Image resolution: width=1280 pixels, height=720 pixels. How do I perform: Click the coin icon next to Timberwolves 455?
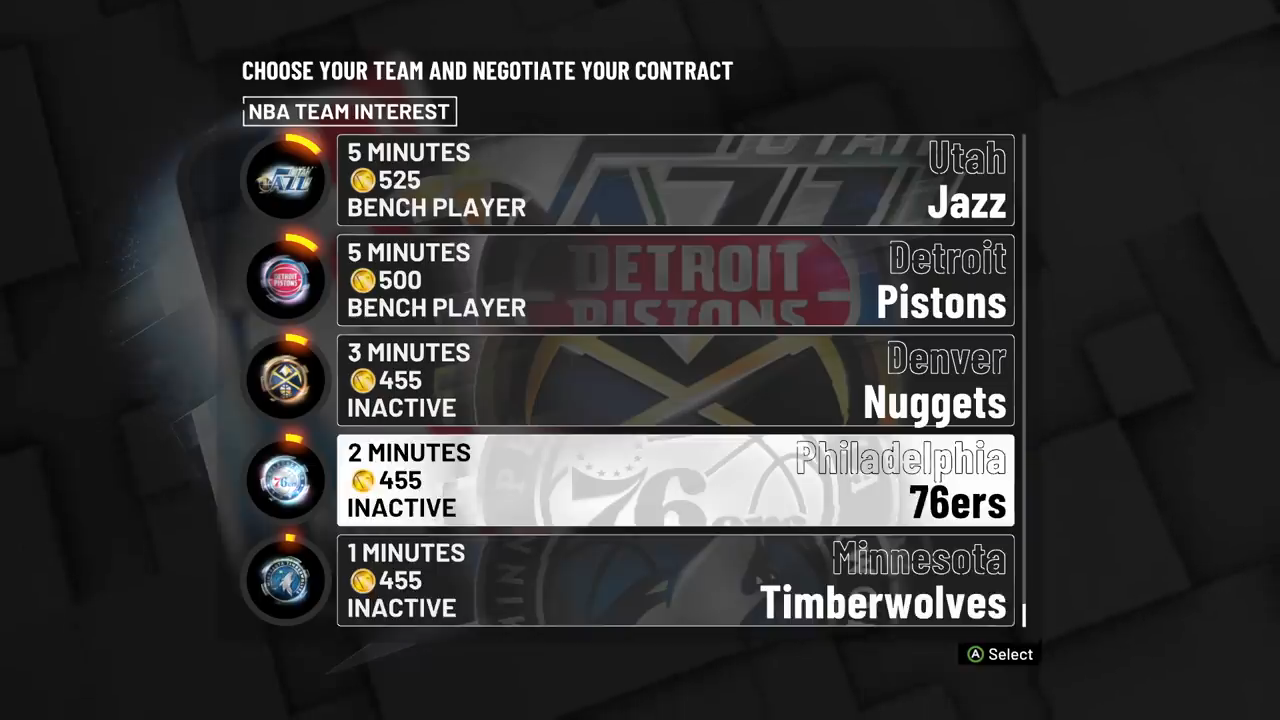click(362, 580)
